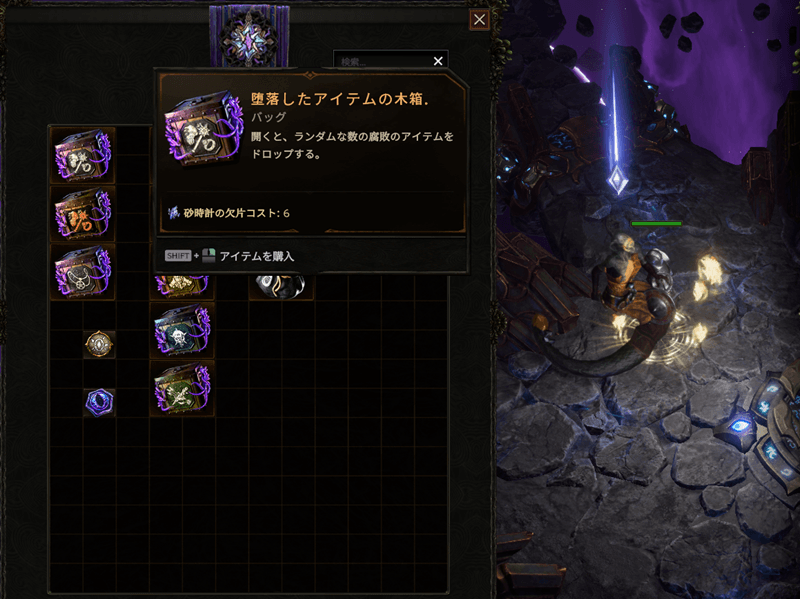Select the blue hexagonal gem item

(99, 402)
